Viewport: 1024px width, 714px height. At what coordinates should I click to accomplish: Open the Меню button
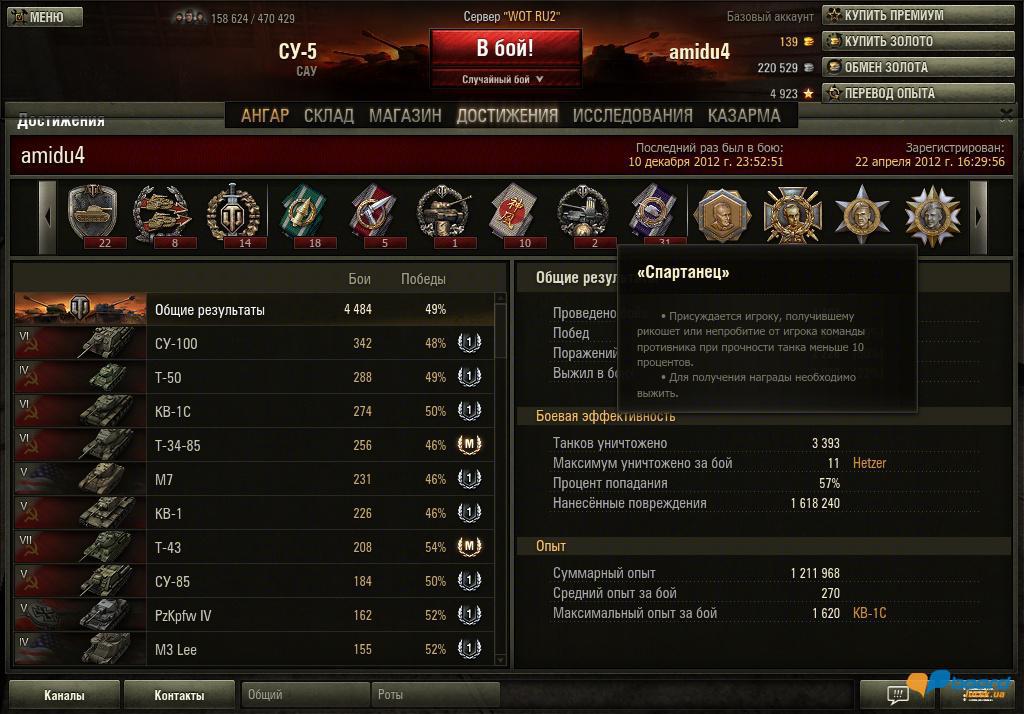coord(39,17)
